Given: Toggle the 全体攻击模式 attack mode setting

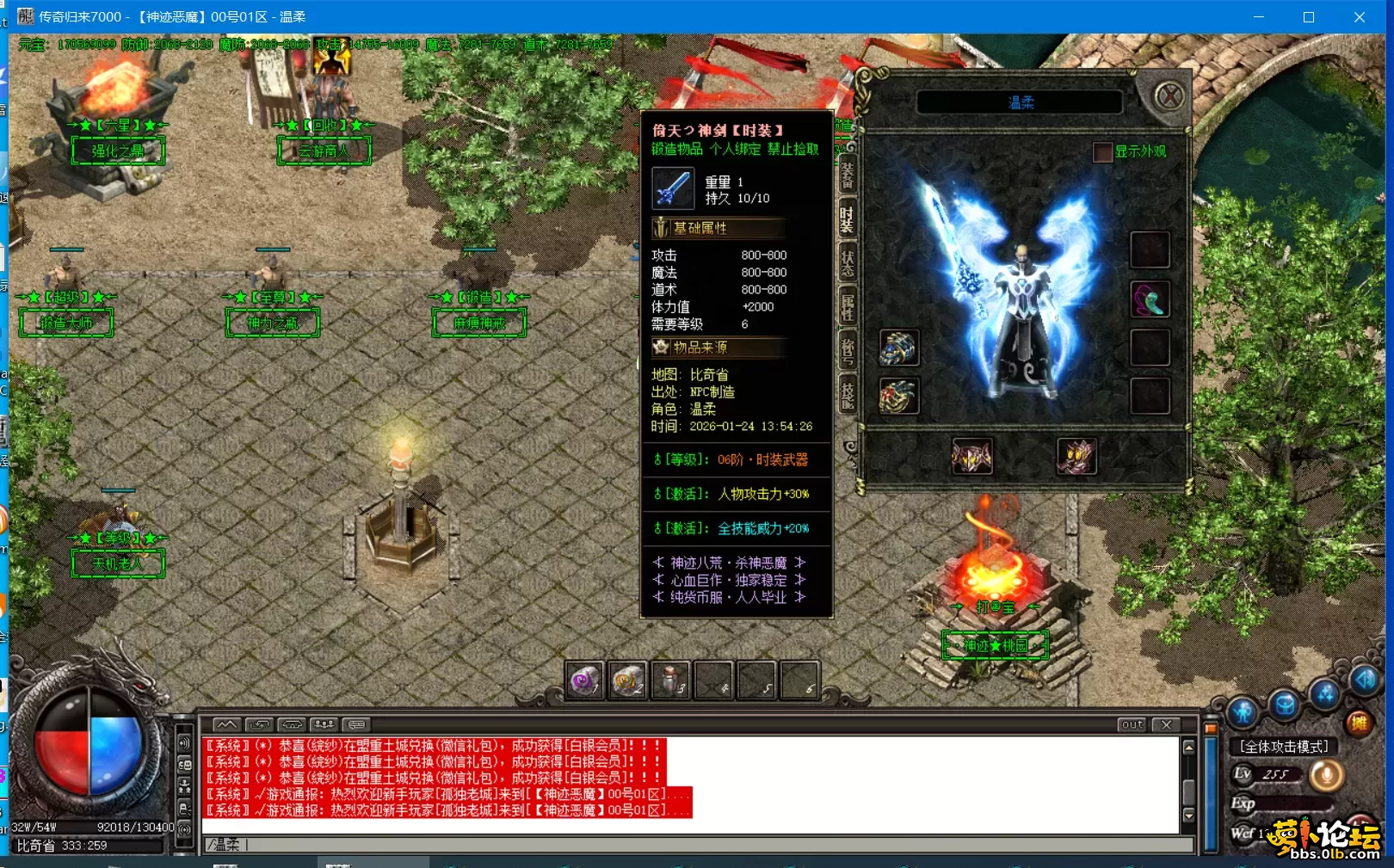Looking at the screenshot, I should click(1281, 747).
